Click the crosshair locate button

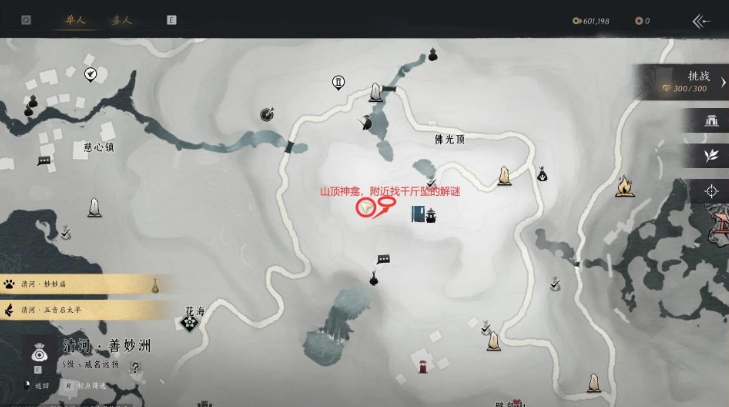[712, 191]
